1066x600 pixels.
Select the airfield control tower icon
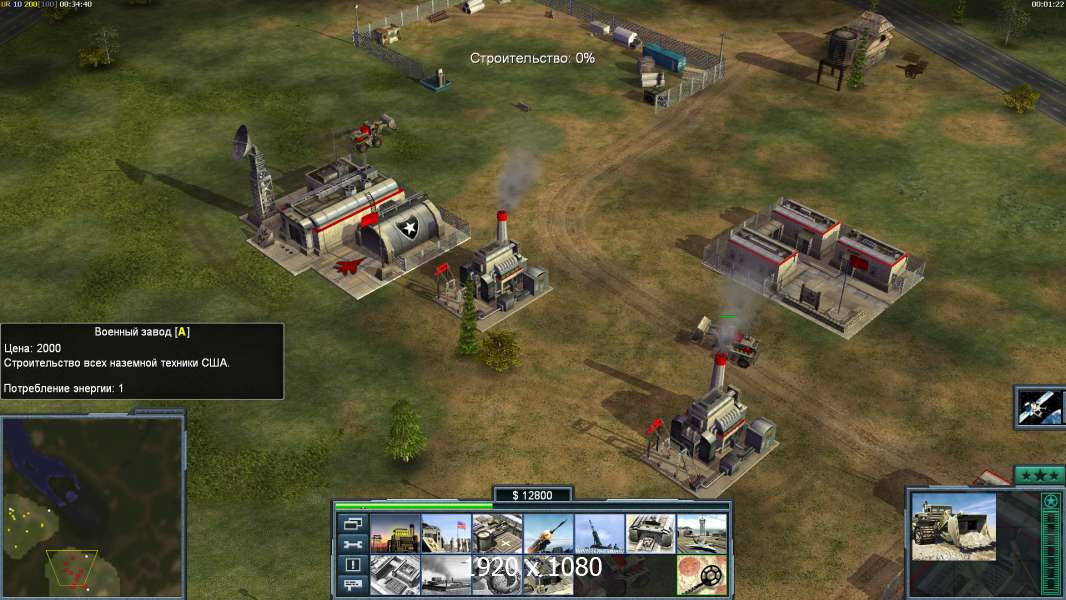tap(701, 534)
